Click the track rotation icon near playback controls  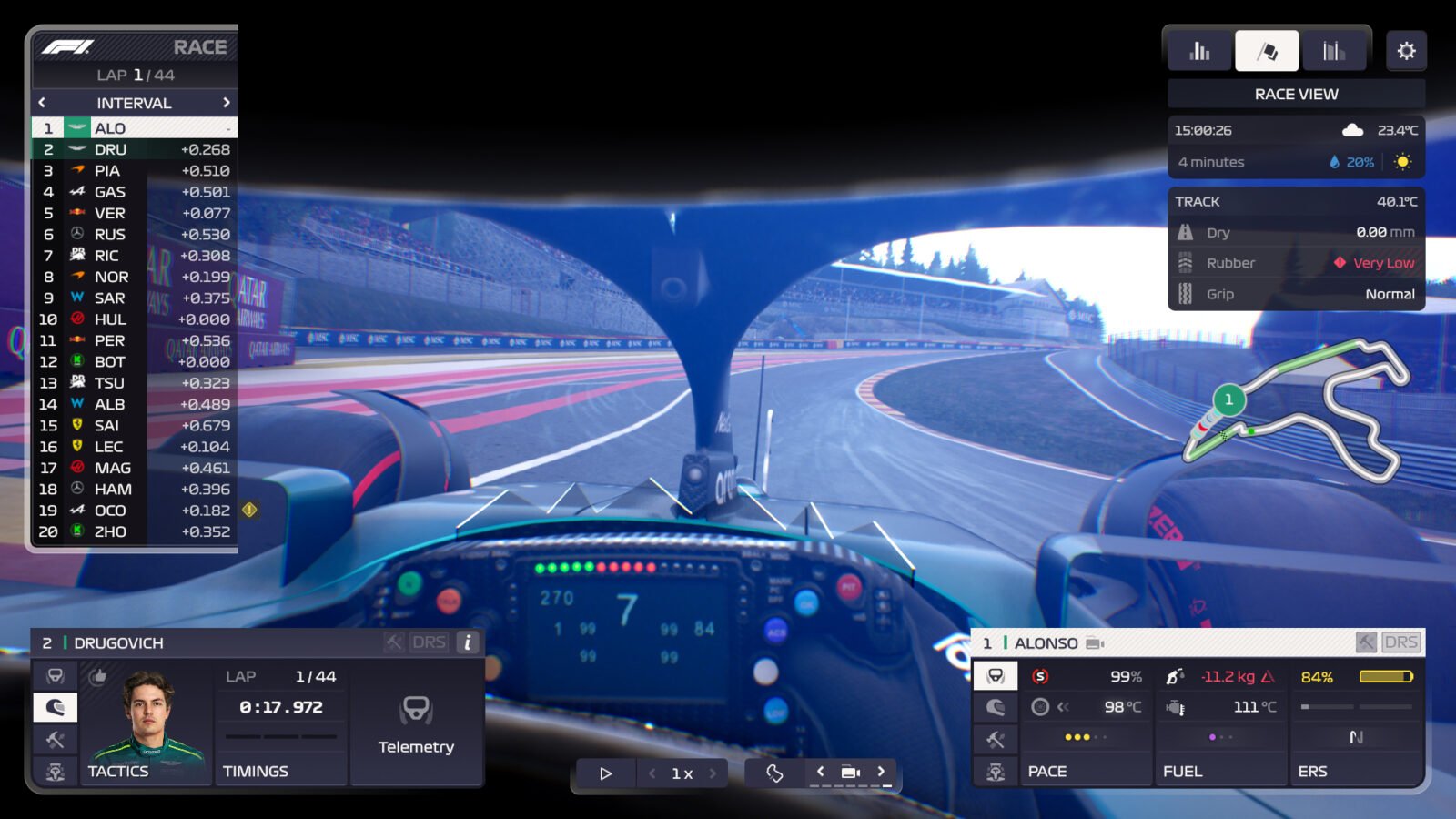pos(774,772)
